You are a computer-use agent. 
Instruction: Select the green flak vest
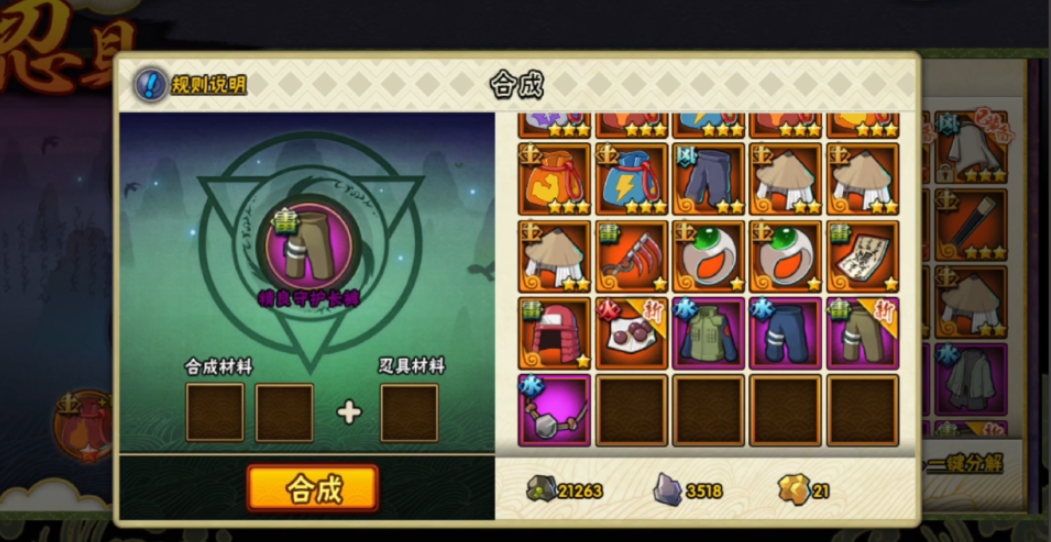(709, 333)
